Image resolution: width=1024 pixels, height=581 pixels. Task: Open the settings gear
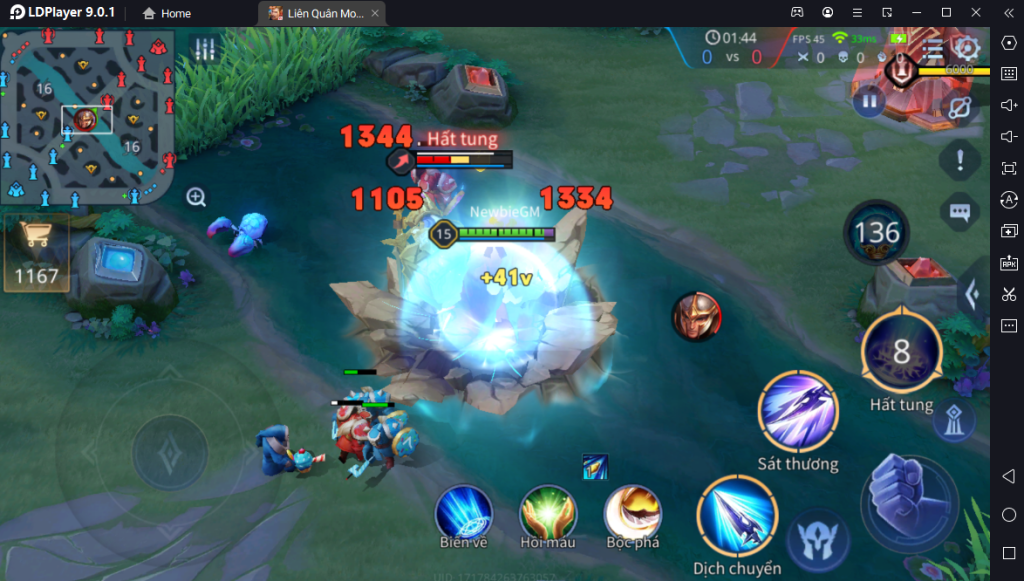pyautogui.click(x=966, y=48)
